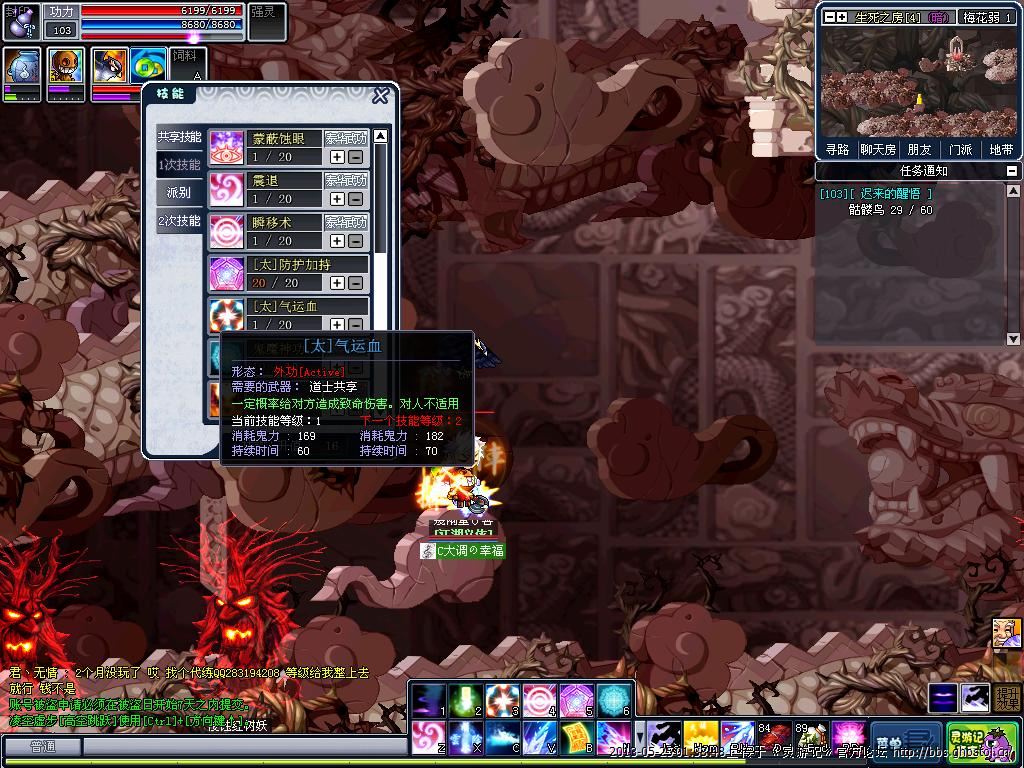Close the 技能 skill window
Image resolution: width=1024 pixels, height=768 pixels.
click(380, 96)
